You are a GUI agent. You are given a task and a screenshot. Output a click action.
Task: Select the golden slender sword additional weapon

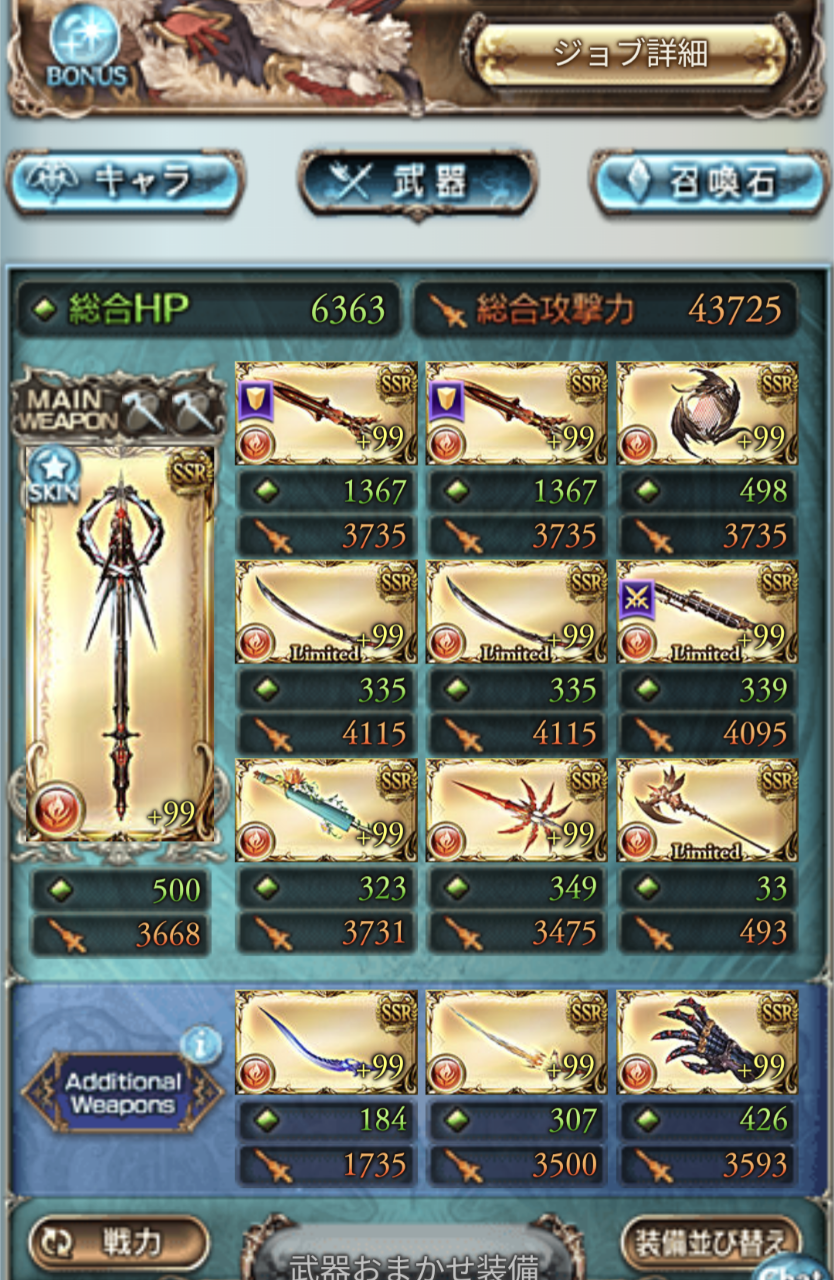517,1040
